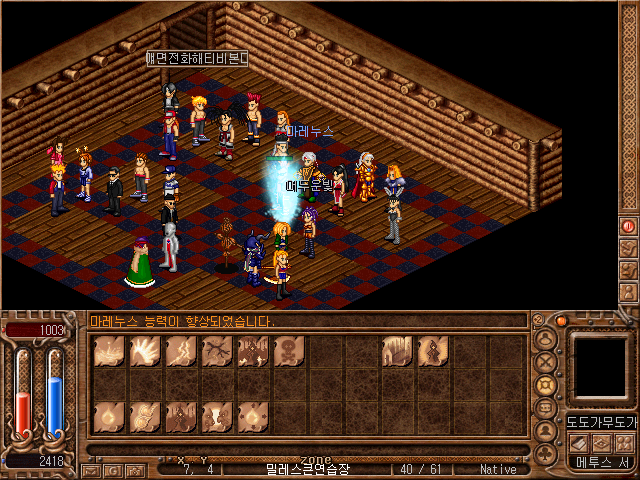Activate the spread hand spell scroll
Screen dimensions: 640x480
144,351
